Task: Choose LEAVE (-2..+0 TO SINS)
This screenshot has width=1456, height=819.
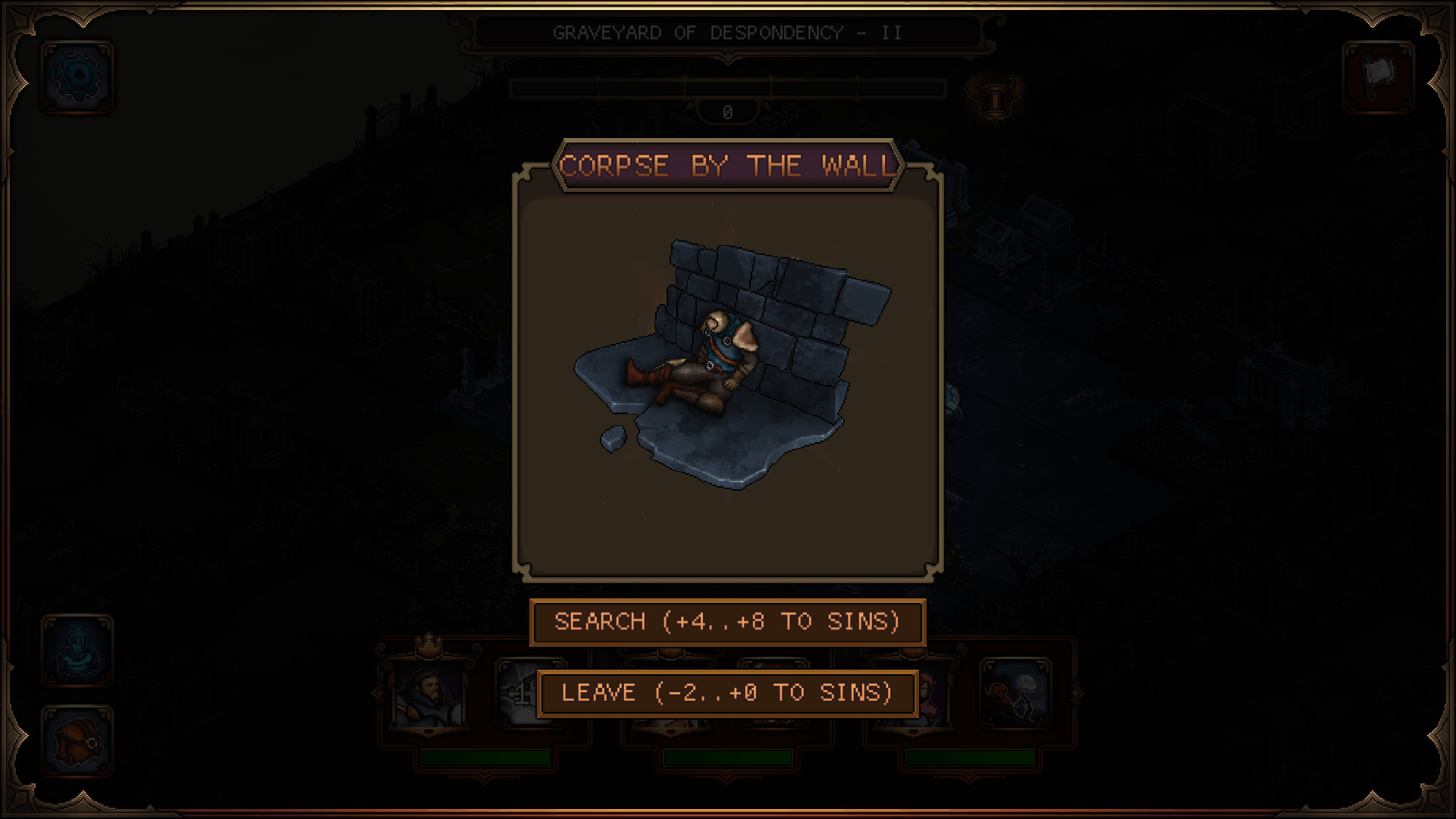Action: 726,692
